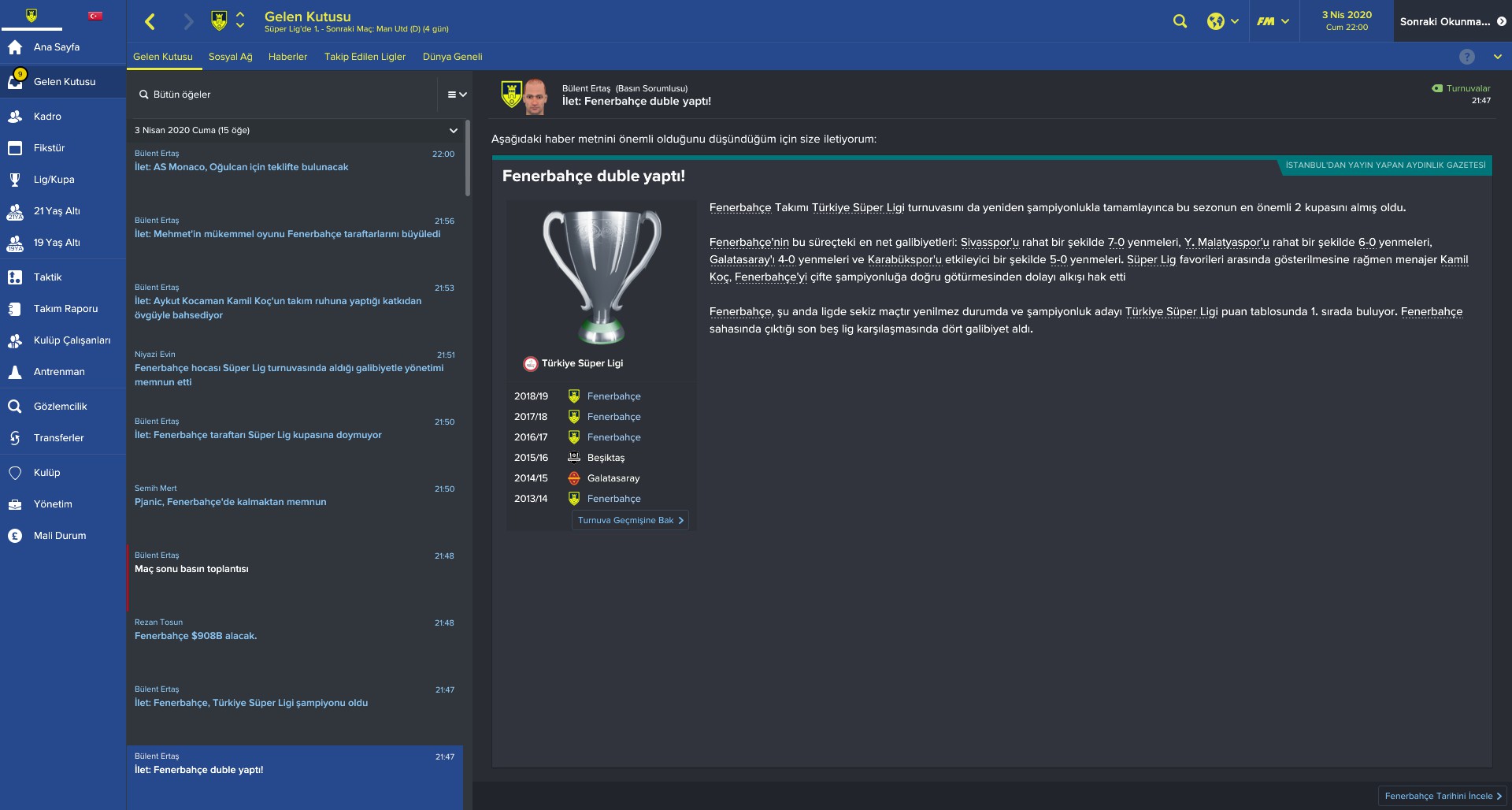Click the Turkish flag icon top left
This screenshot has width=1512, height=810.
pos(94,14)
